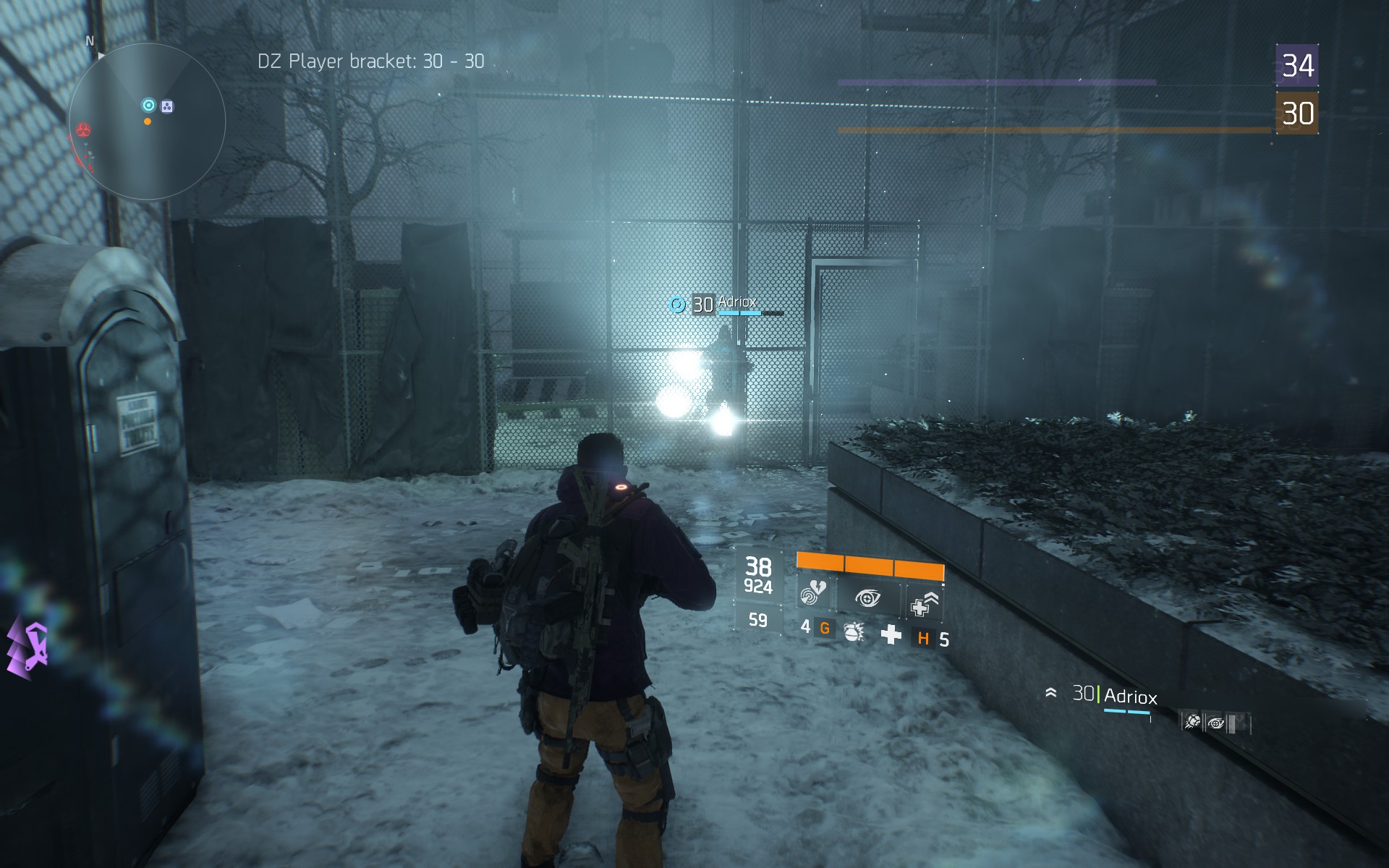Open the circular minimap
1389x868 pixels.
147,122
